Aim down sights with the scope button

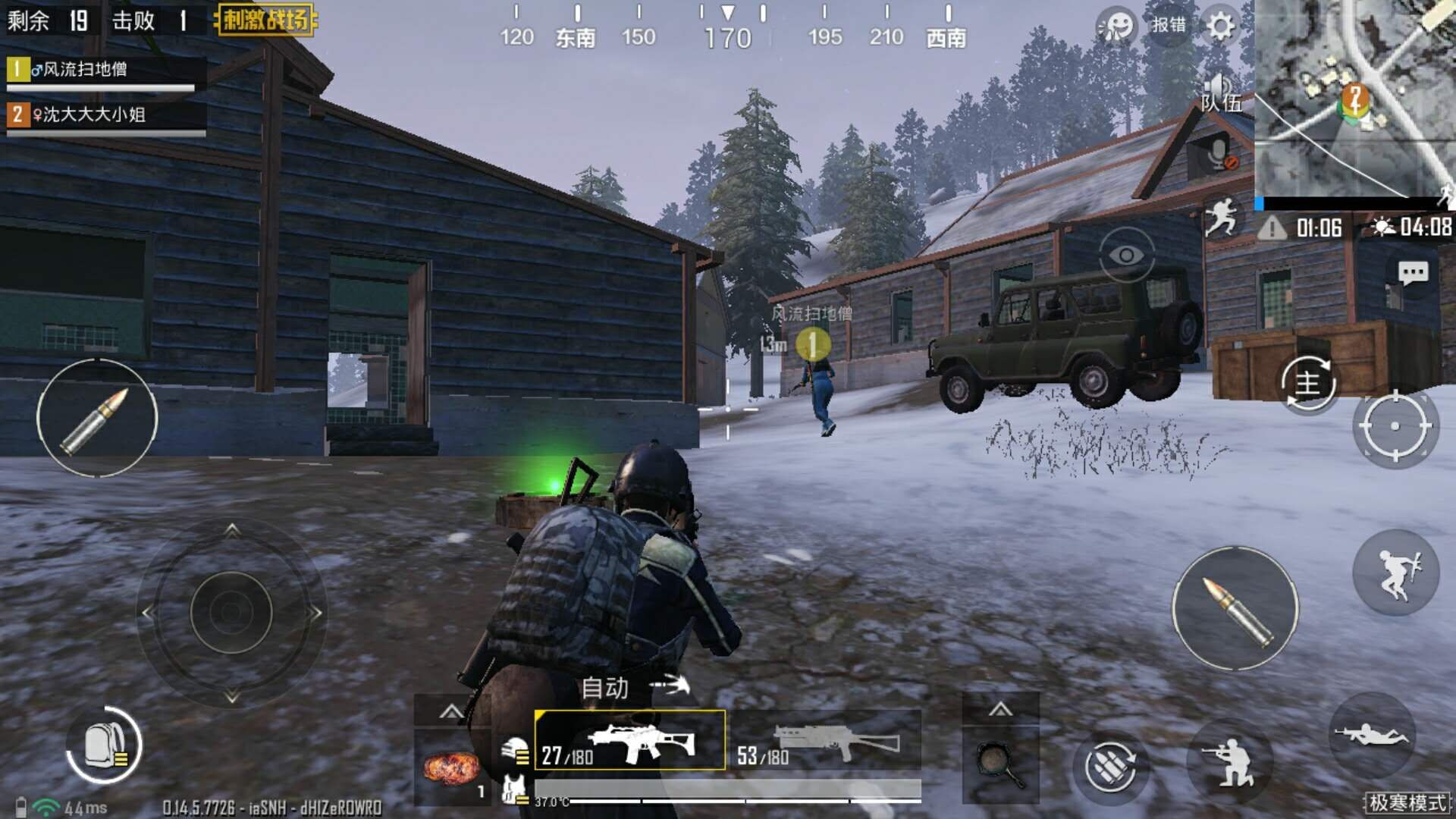[1395, 426]
